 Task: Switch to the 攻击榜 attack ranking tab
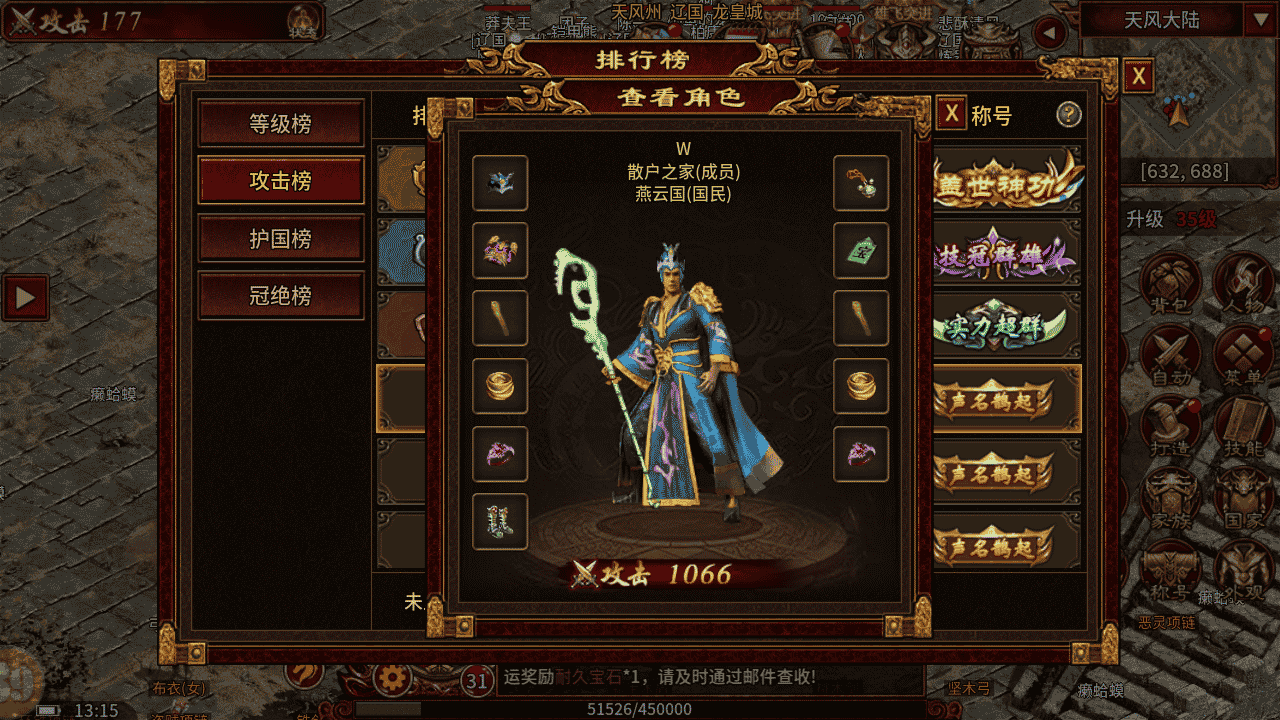[281, 182]
